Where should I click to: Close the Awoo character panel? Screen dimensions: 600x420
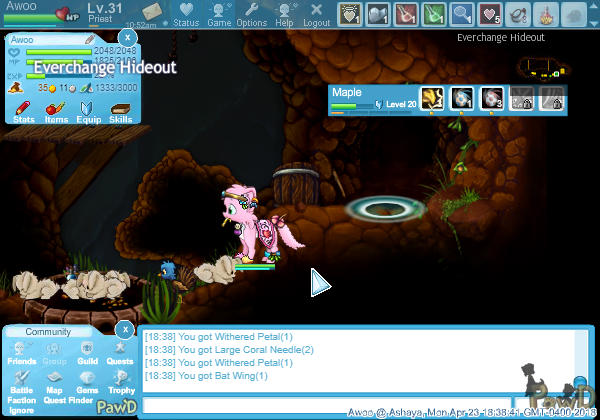(126, 37)
